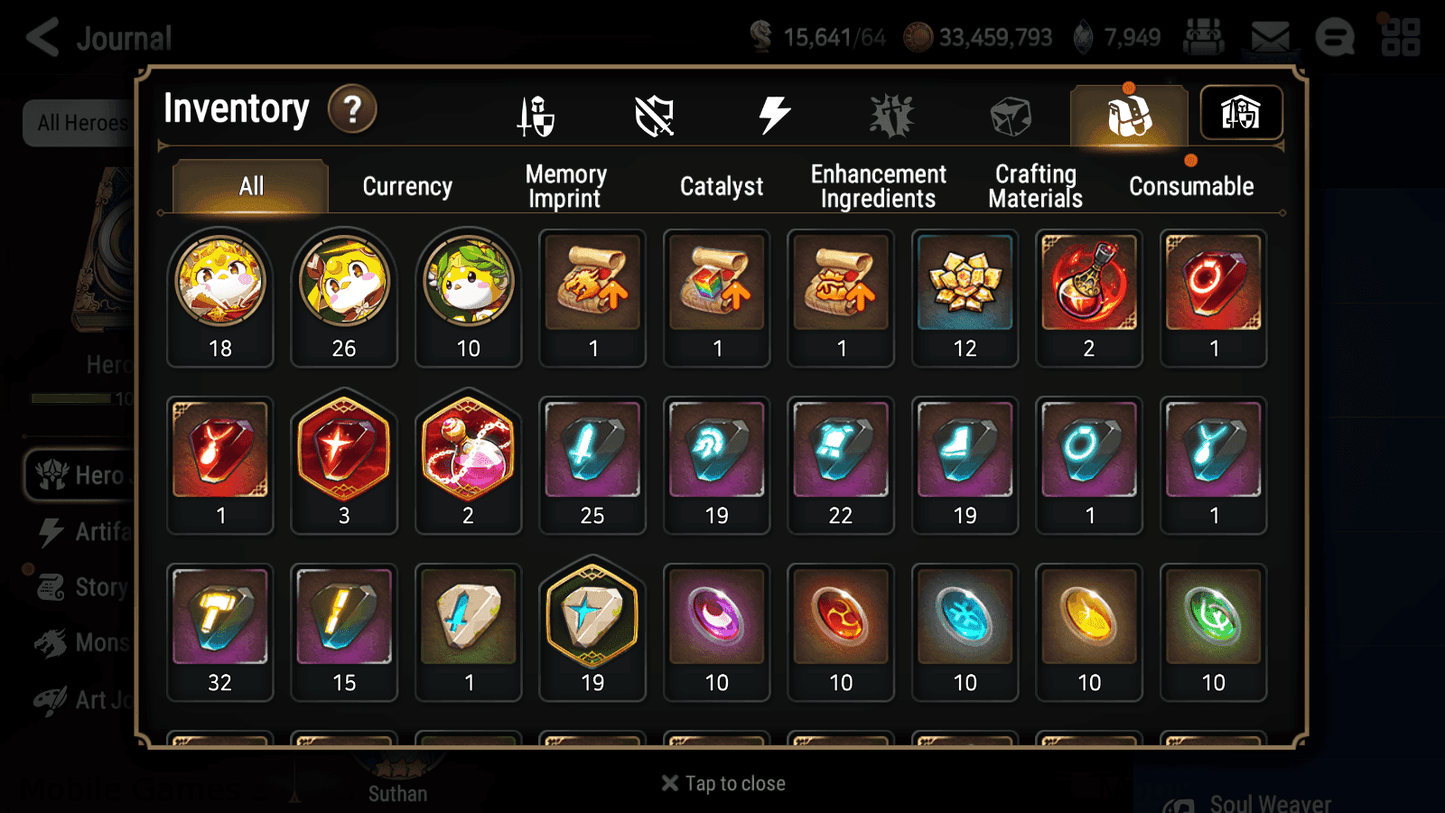Open the Artifact lightning bolt filter
The height and width of the screenshot is (813, 1445).
773,114
